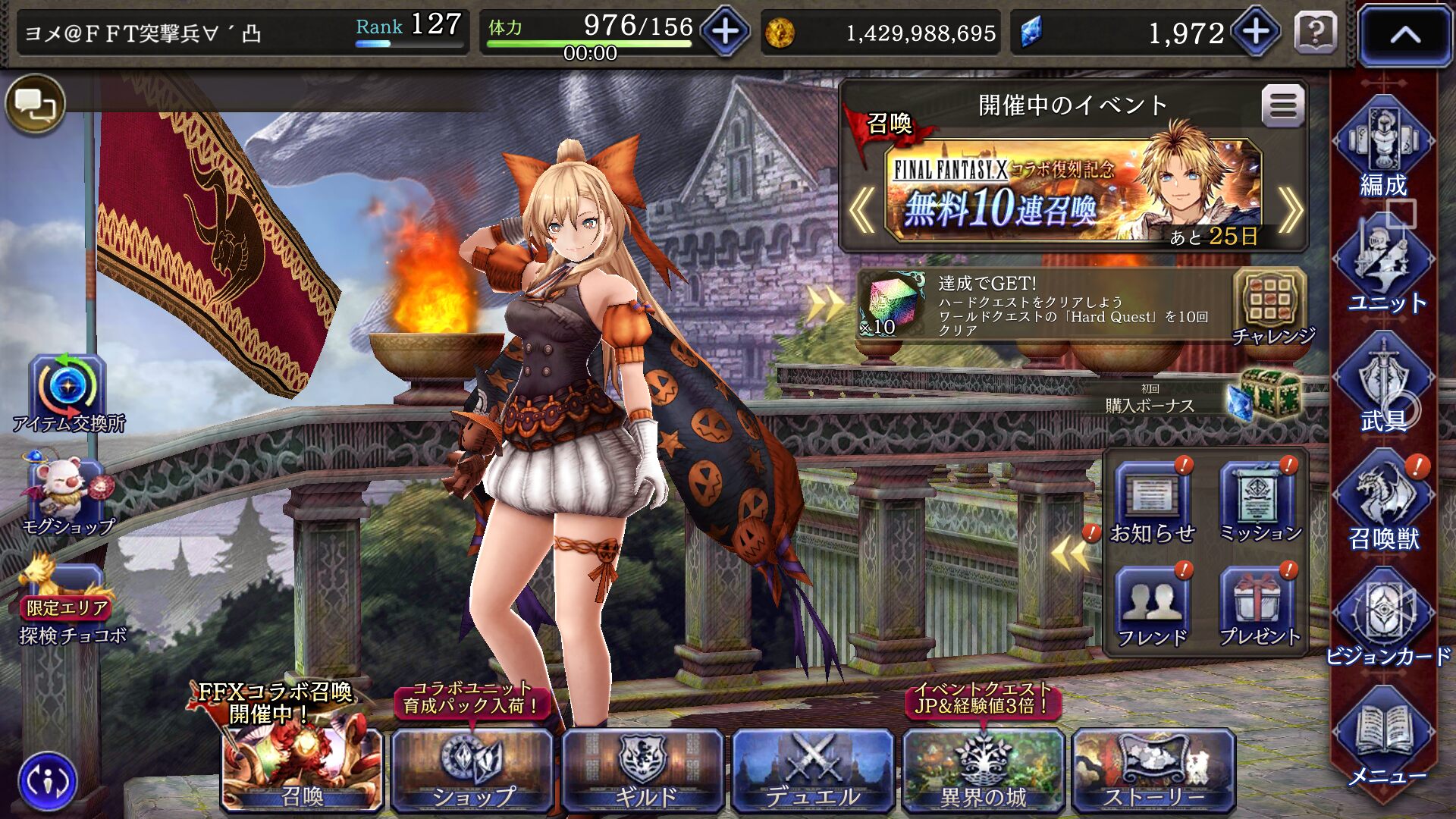Open the 召喚 summon menu

pyautogui.click(x=302, y=770)
